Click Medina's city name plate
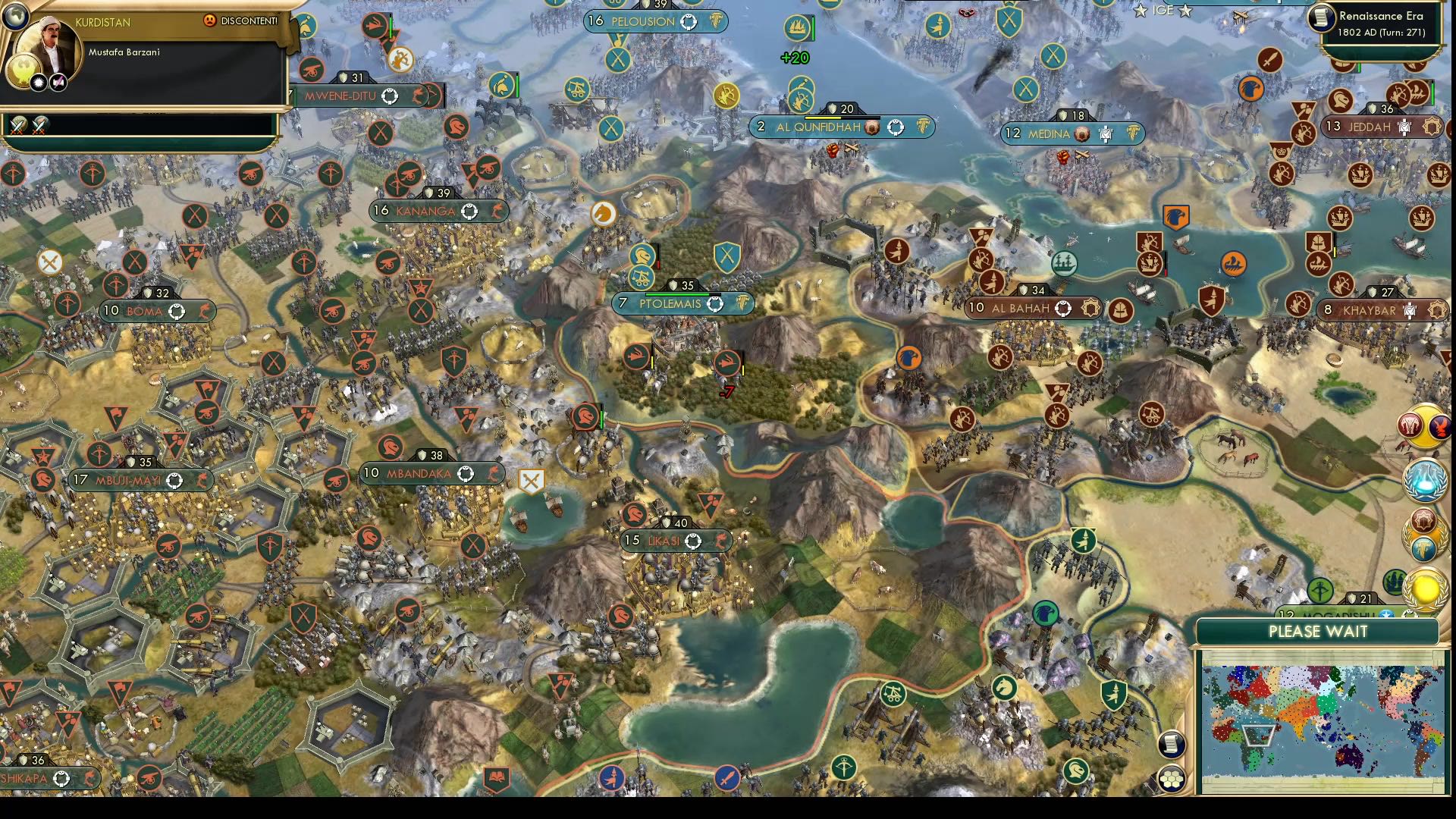The height and width of the screenshot is (819, 1456). [1050, 133]
